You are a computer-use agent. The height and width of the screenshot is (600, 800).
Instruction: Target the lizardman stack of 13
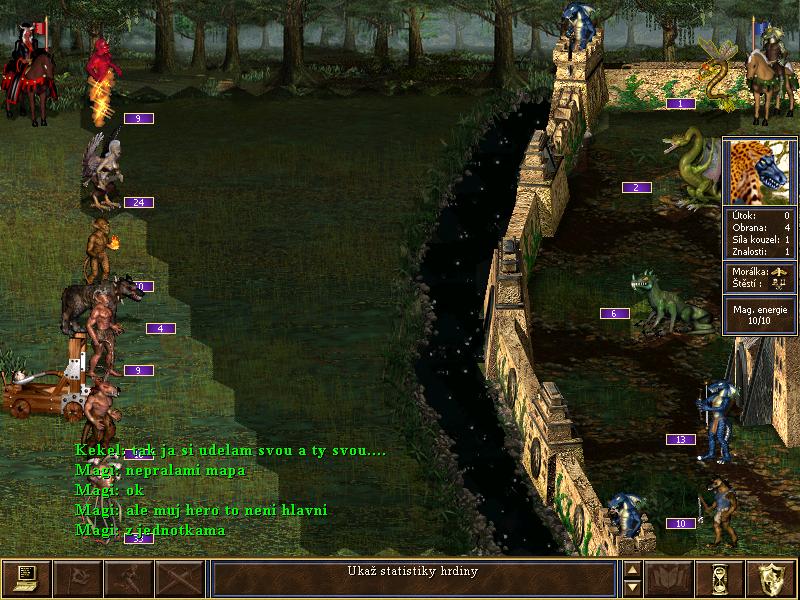[718, 422]
